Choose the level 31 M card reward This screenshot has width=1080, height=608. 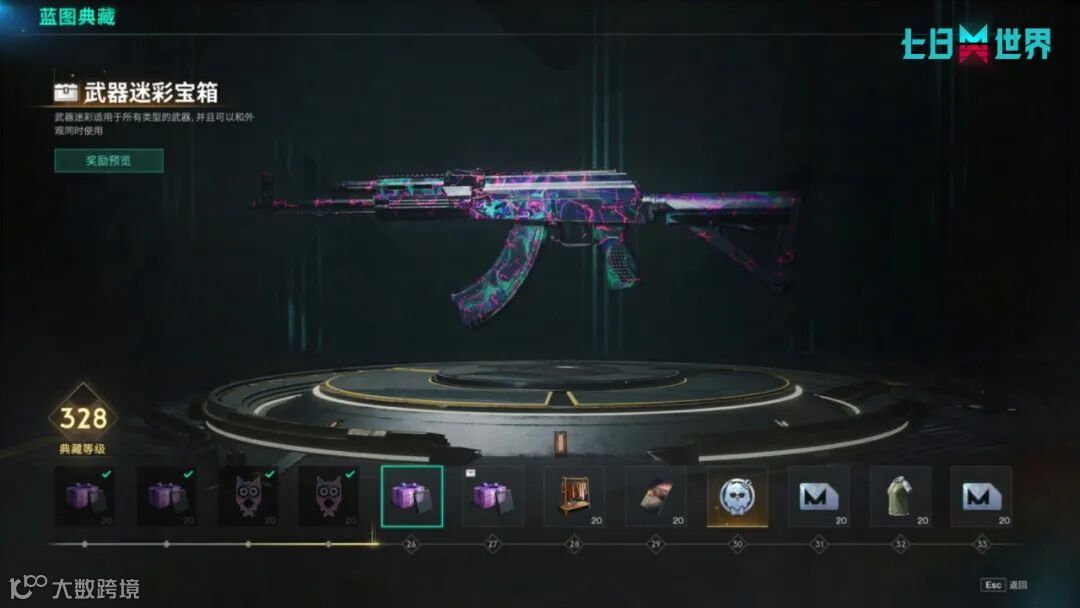point(818,496)
